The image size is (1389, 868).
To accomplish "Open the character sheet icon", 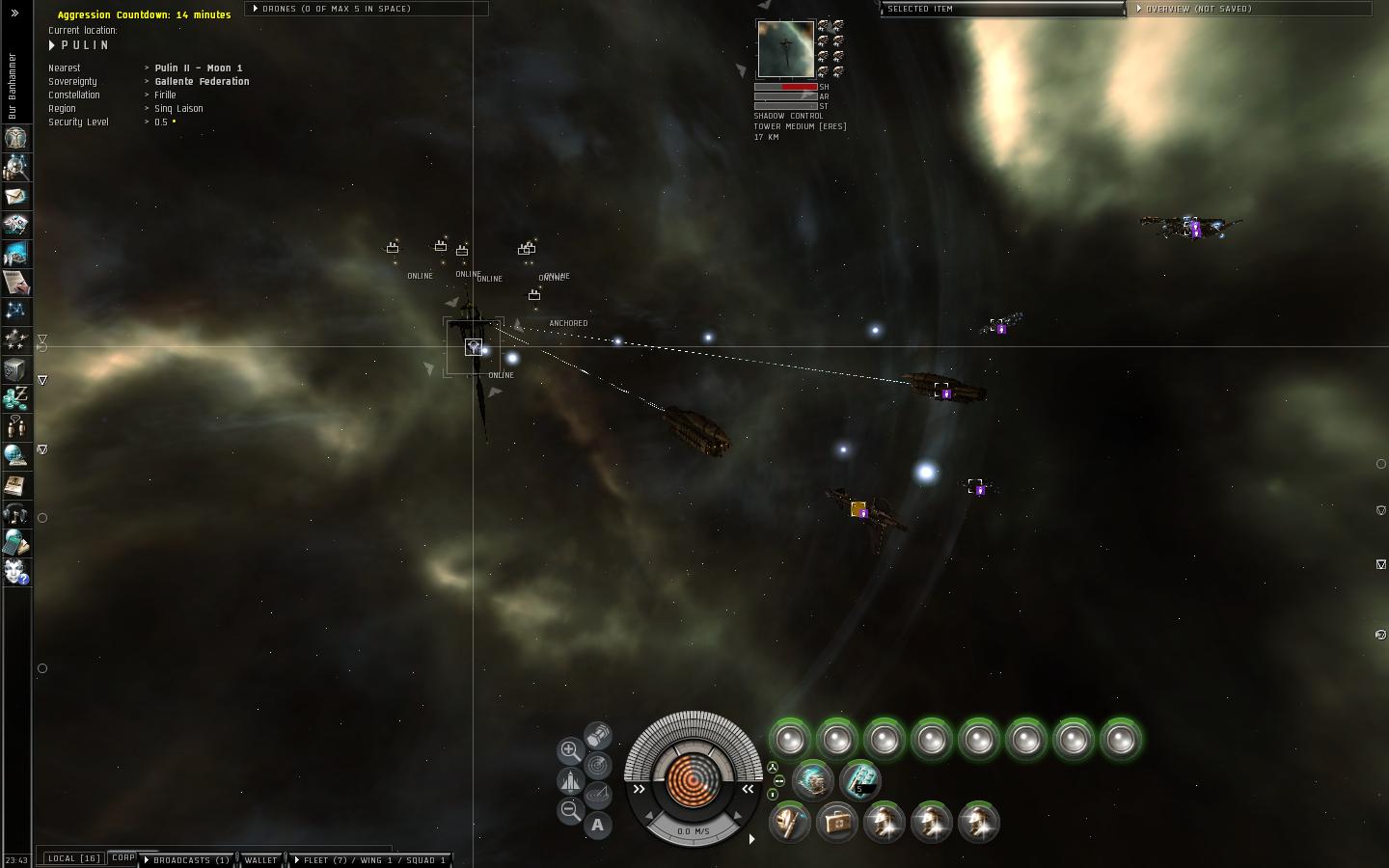I will click(x=15, y=138).
